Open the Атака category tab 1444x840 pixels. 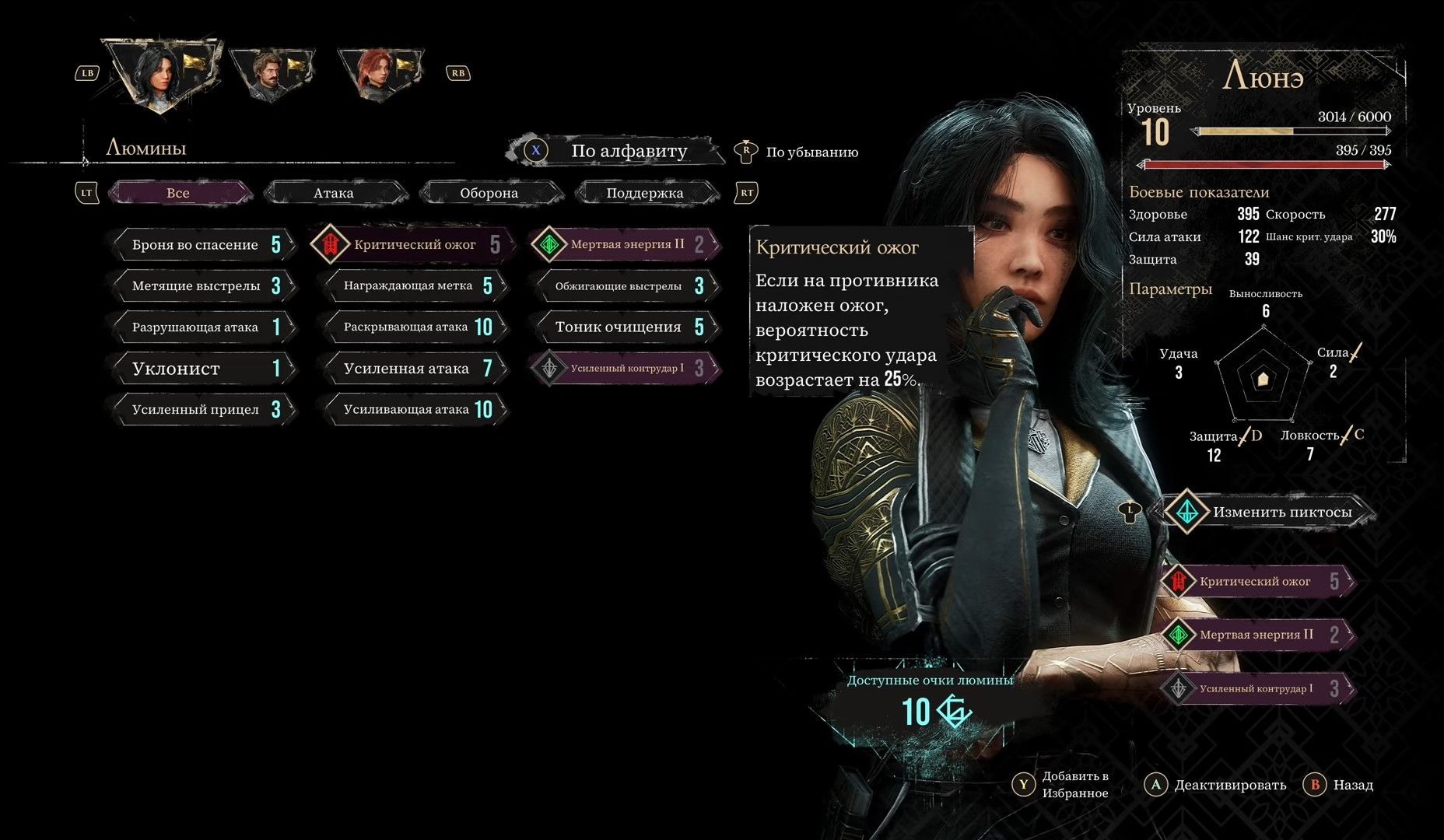click(334, 193)
